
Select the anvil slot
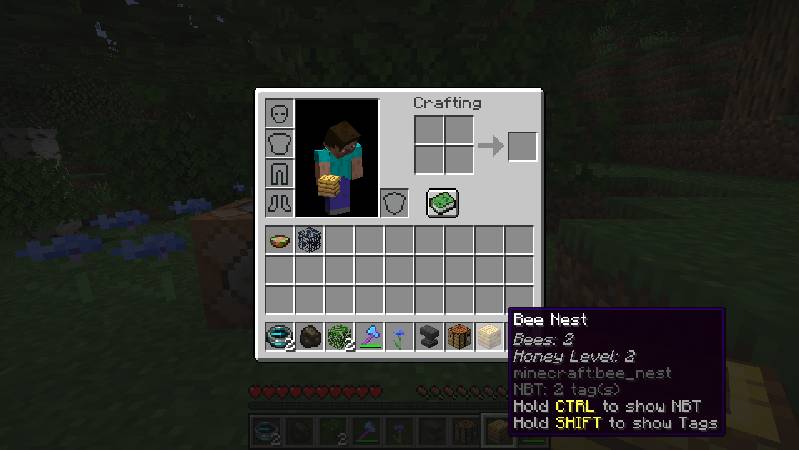point(430,336)
